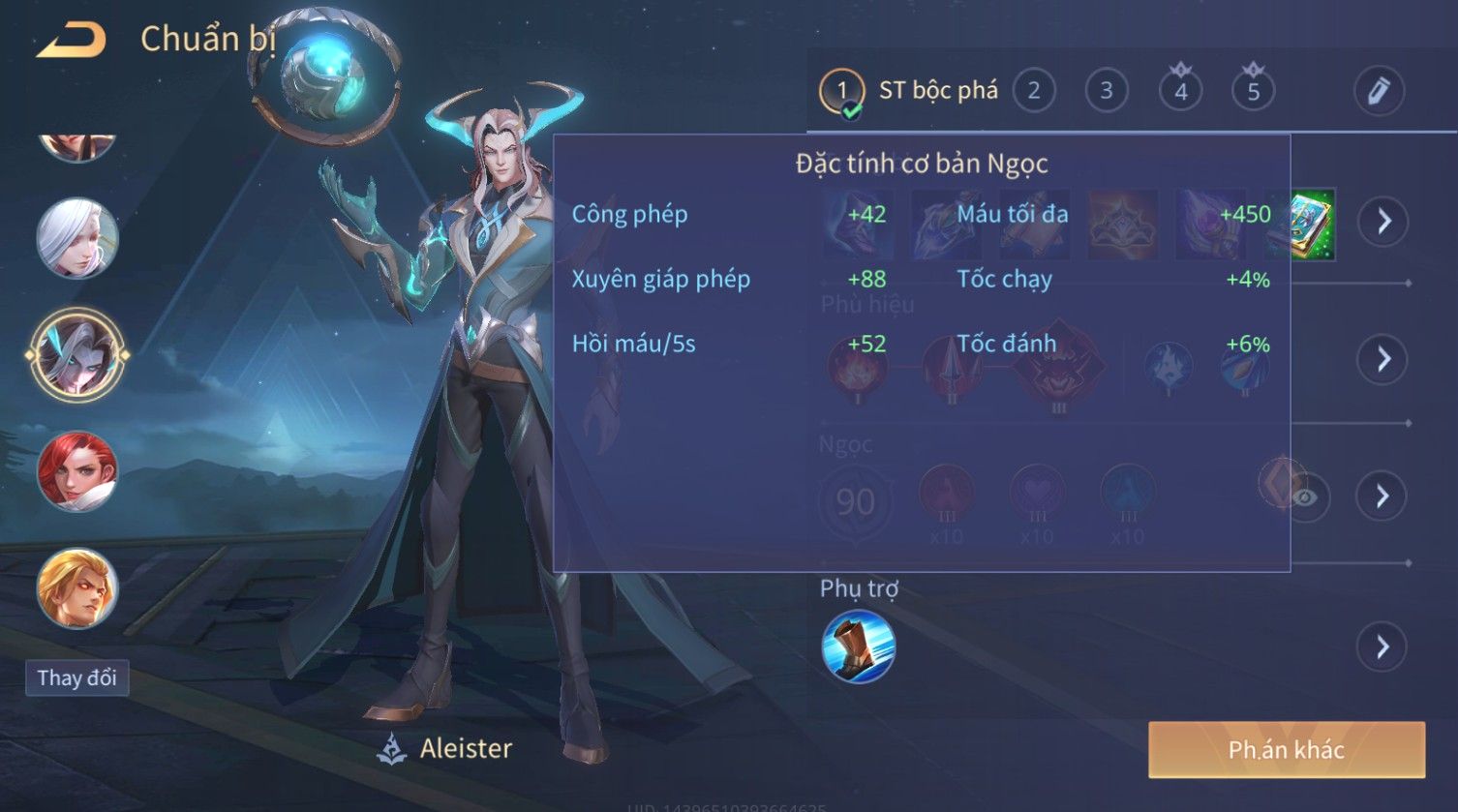The height and width of the screenshot is (812, 1458).
Task: Select loadout preset 1 ST bộc phá
Action: 908,91
